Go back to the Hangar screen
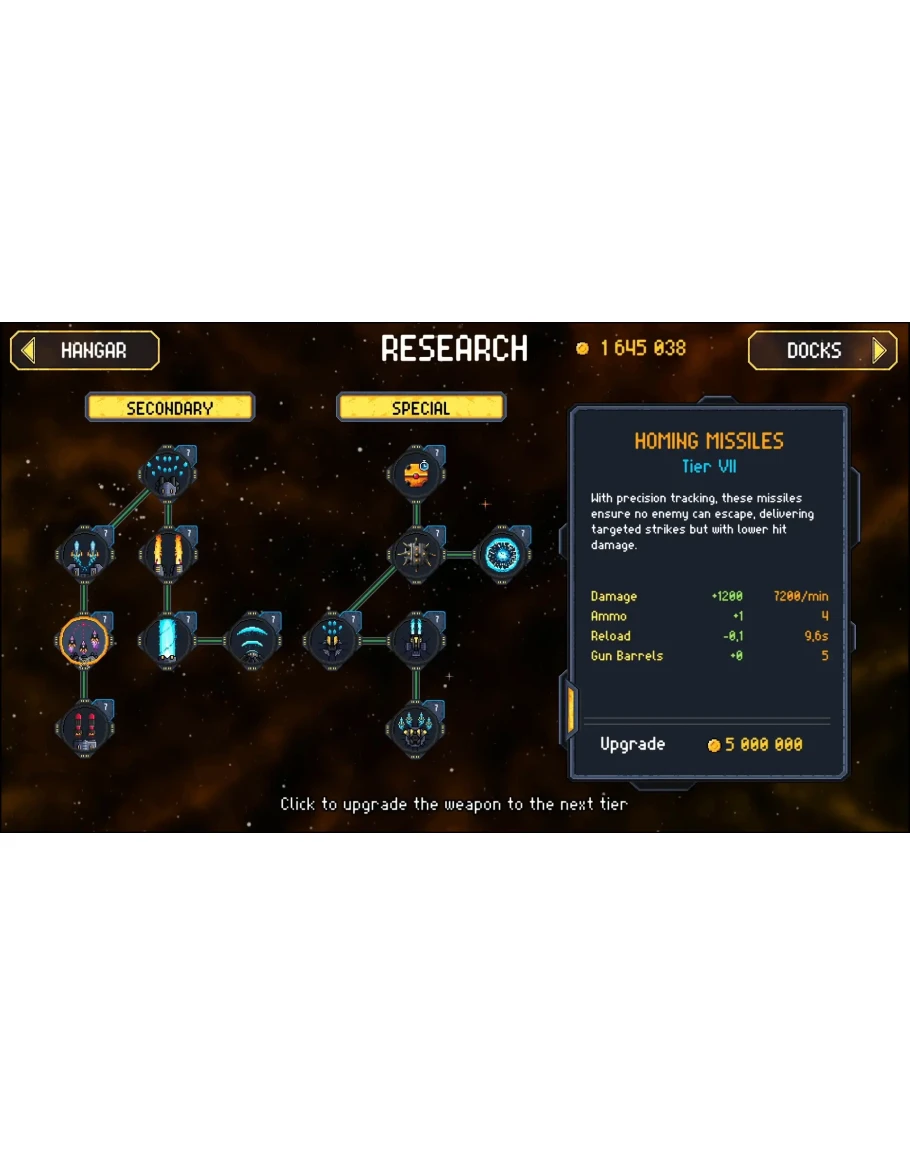Viewport: 910px width, 1155px height. (x=85, y=351)
